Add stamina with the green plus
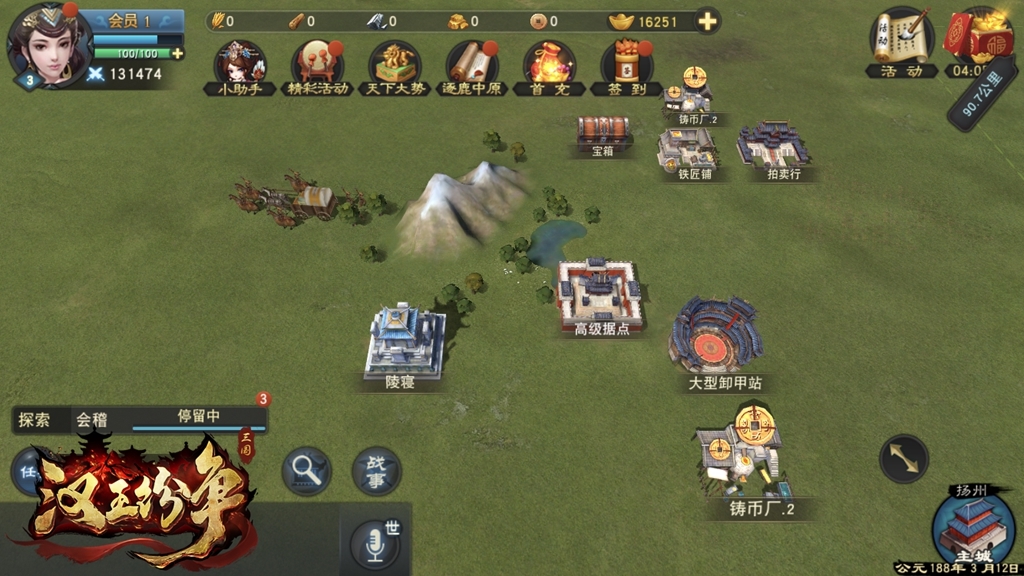Viewport: 1024px width, 576px height. [x=178, y=53]
